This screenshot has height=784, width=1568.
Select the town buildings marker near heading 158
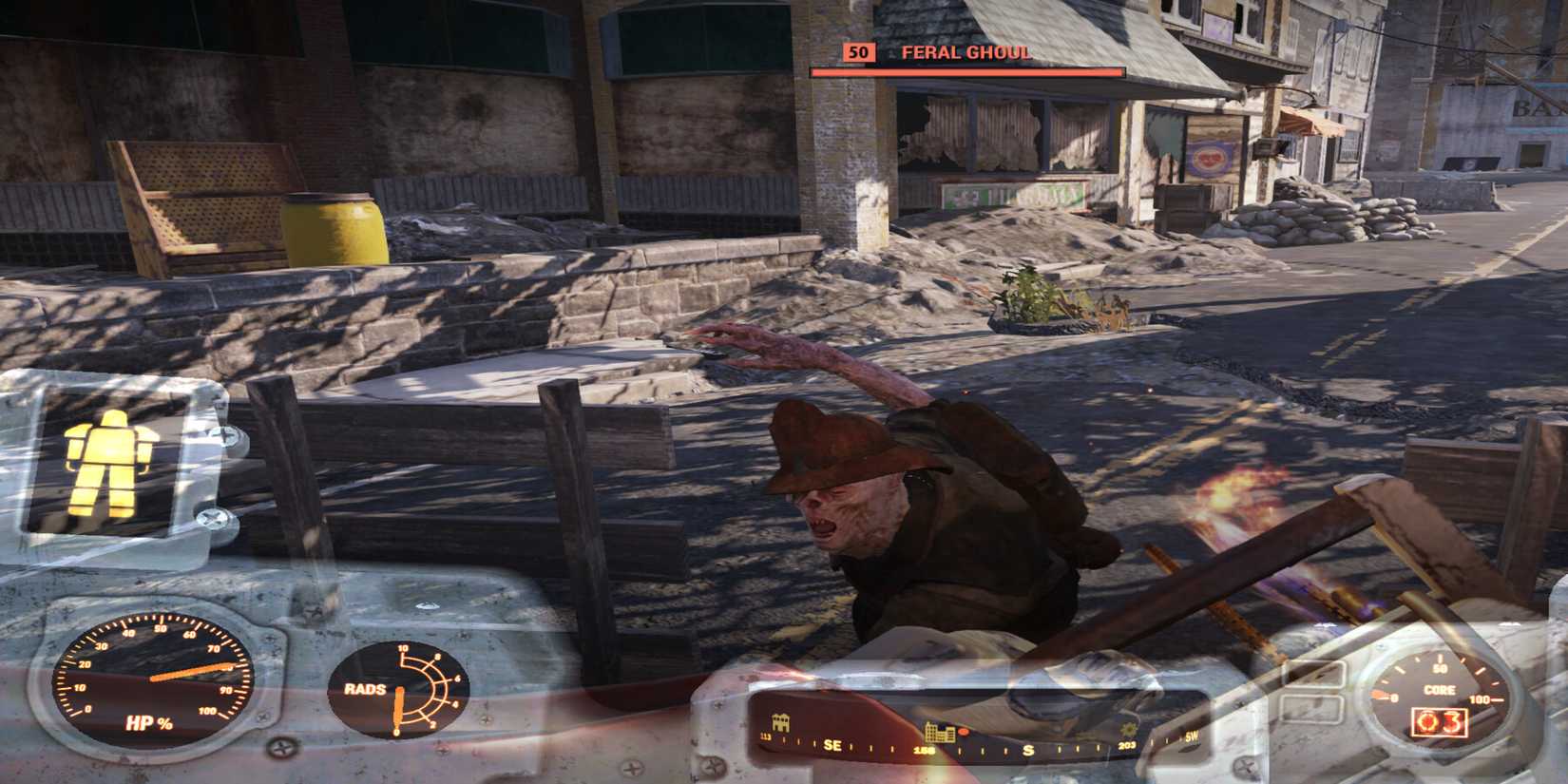[941, 733]
